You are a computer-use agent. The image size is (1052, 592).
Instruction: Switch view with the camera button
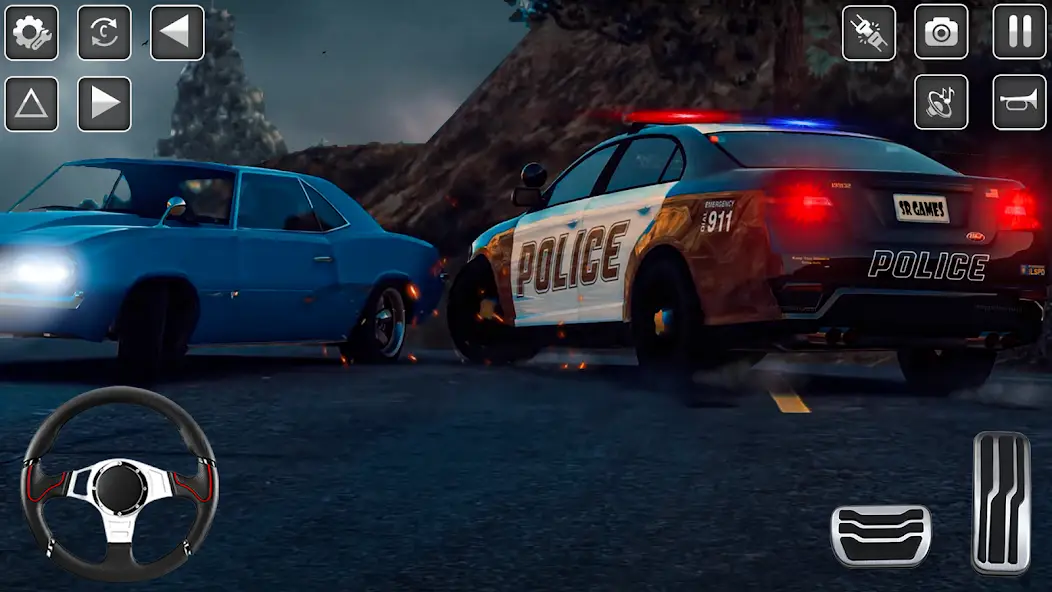941,33
